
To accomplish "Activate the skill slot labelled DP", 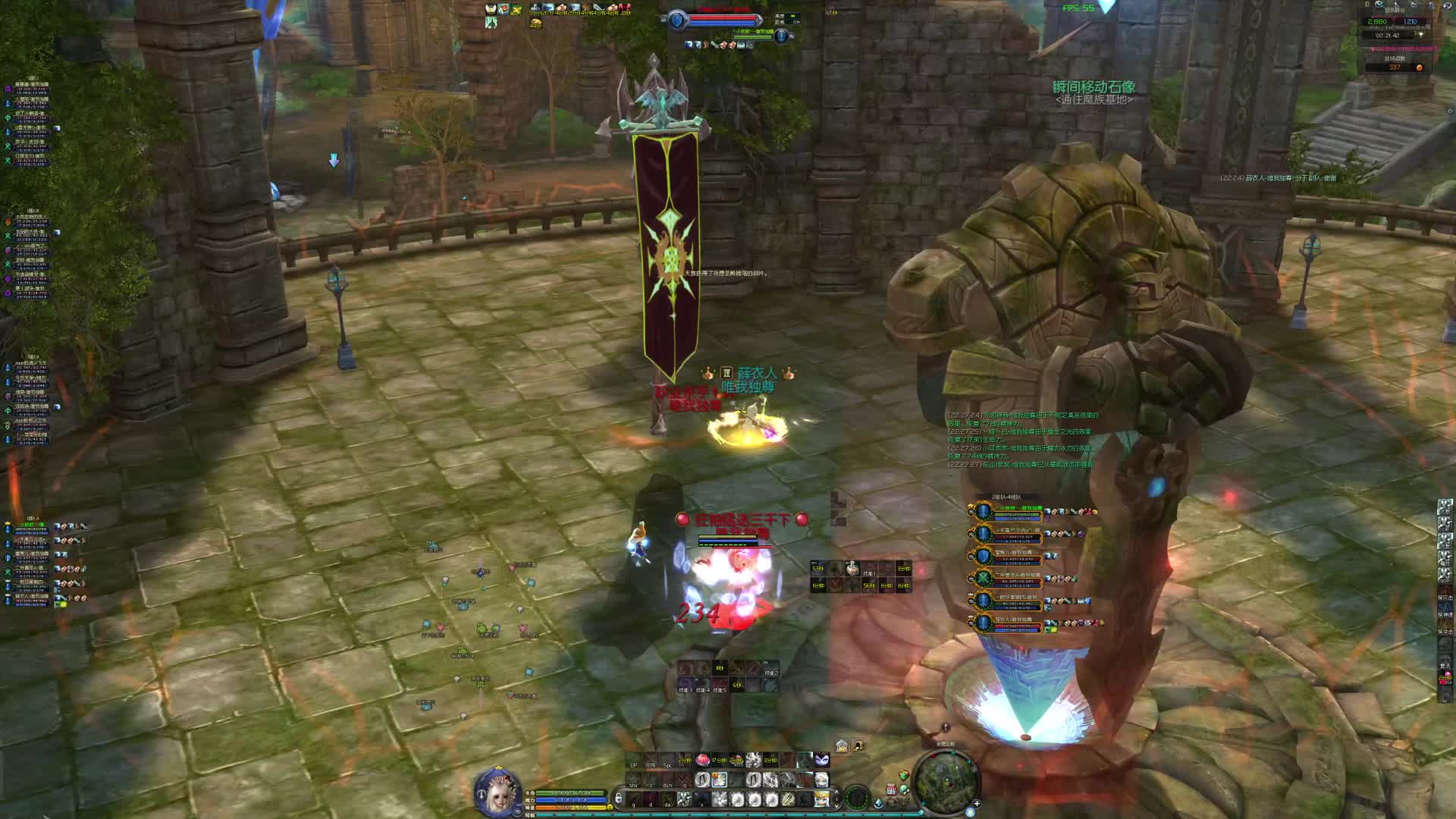I will click(x=634, y=761).
